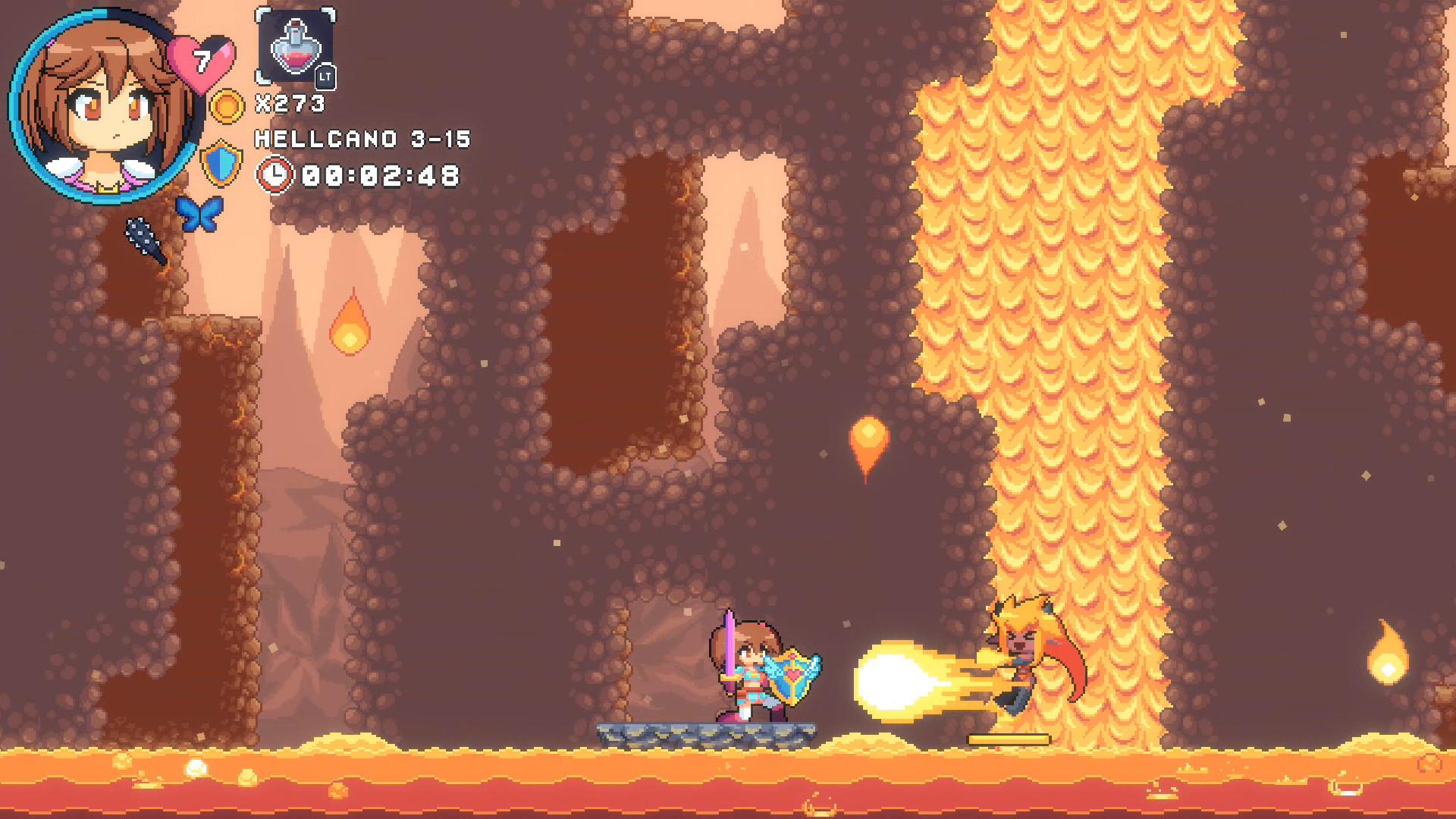Viewport: 1456px width, 819px height.
Task: Select the HELLCANO 3-15 level label
Action: click(362, 139)
